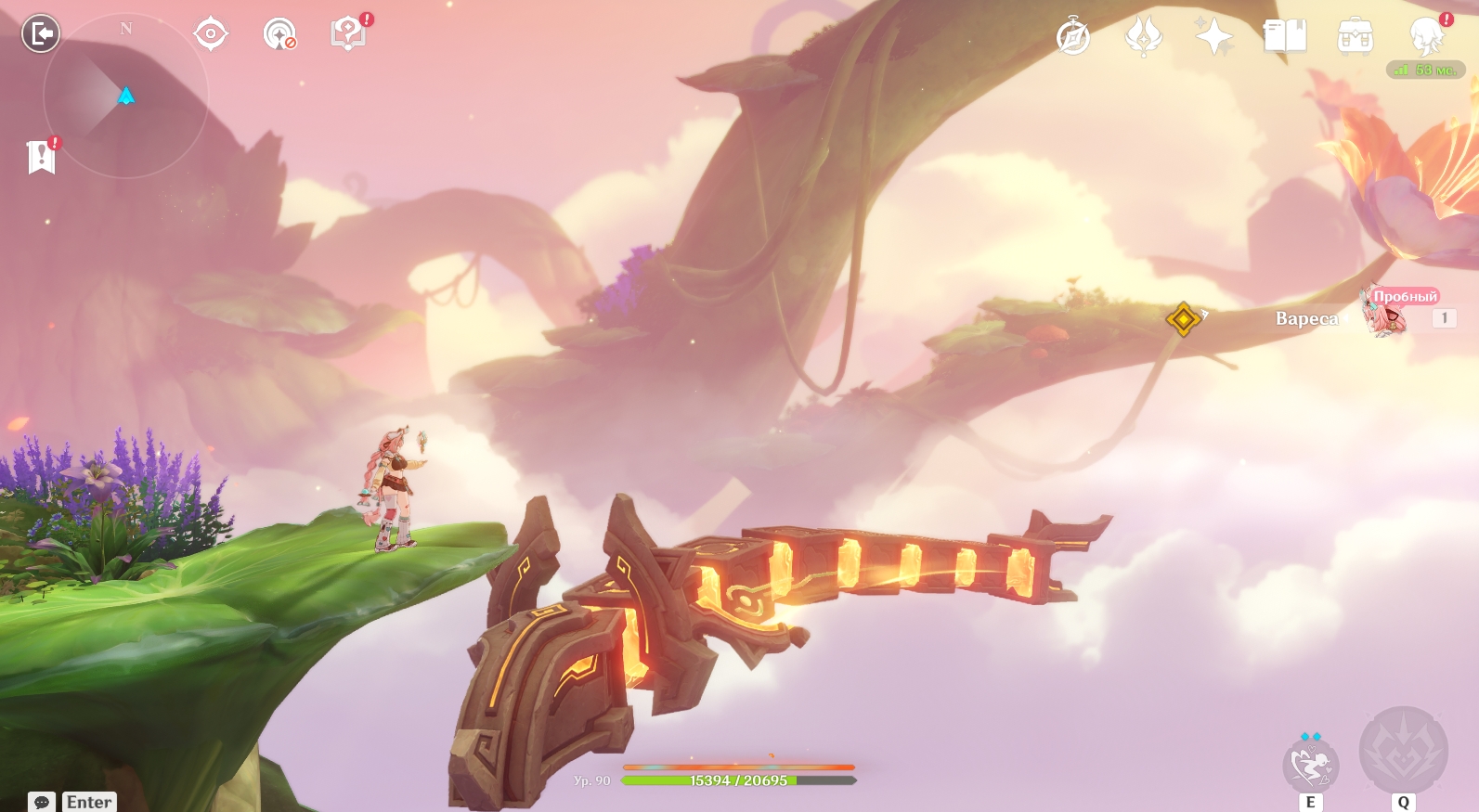Open the question mark tutorial icon
Viewport: 1479px width, 812px height.
[348, 34]
